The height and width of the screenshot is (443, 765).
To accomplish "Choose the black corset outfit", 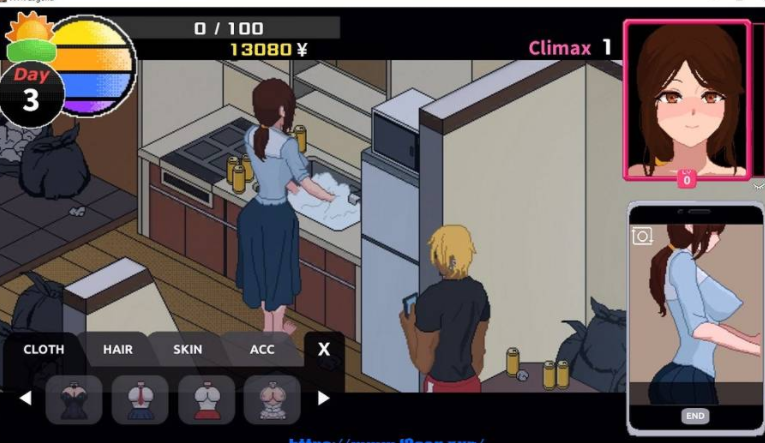I will pyautogui.click(x=73, y=398).
